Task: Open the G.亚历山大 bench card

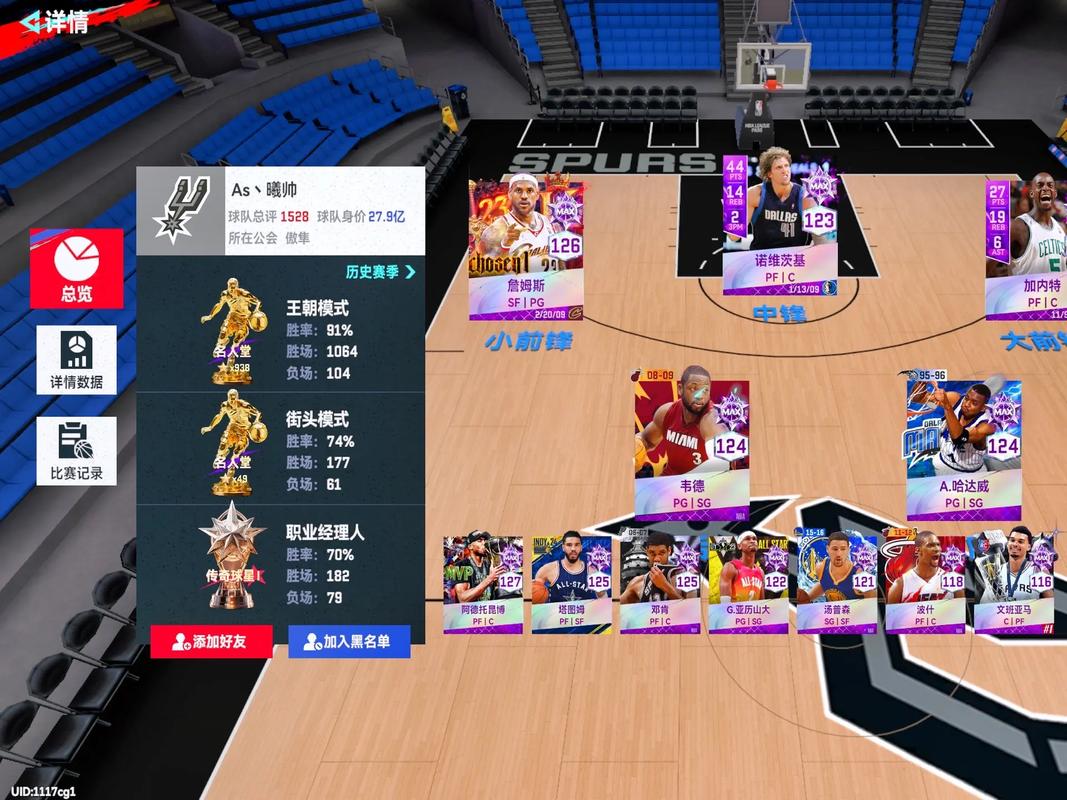Action: click(x=748, y=584)
